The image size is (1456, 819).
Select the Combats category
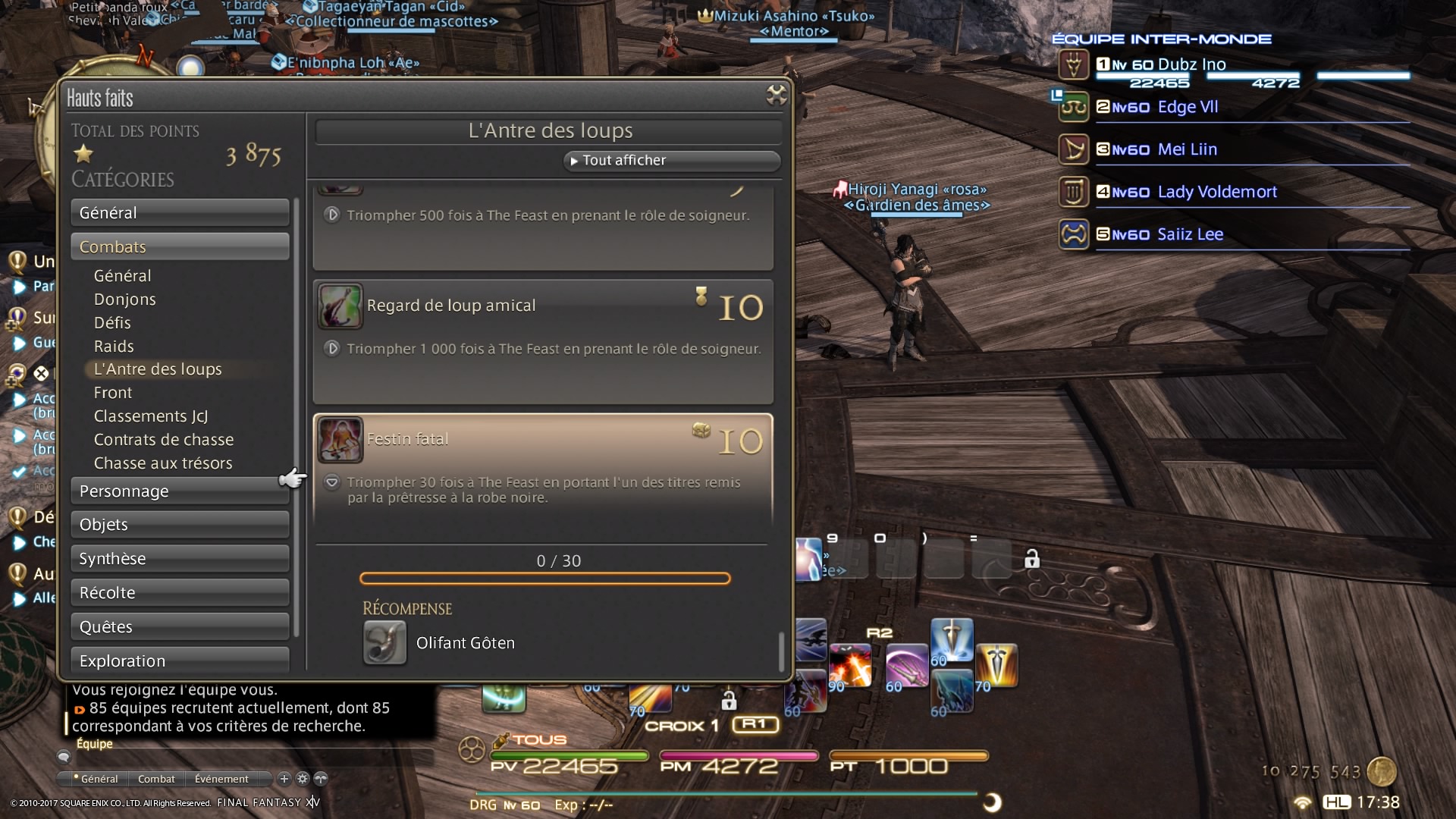pyautogui.click(x=180, y=247)
